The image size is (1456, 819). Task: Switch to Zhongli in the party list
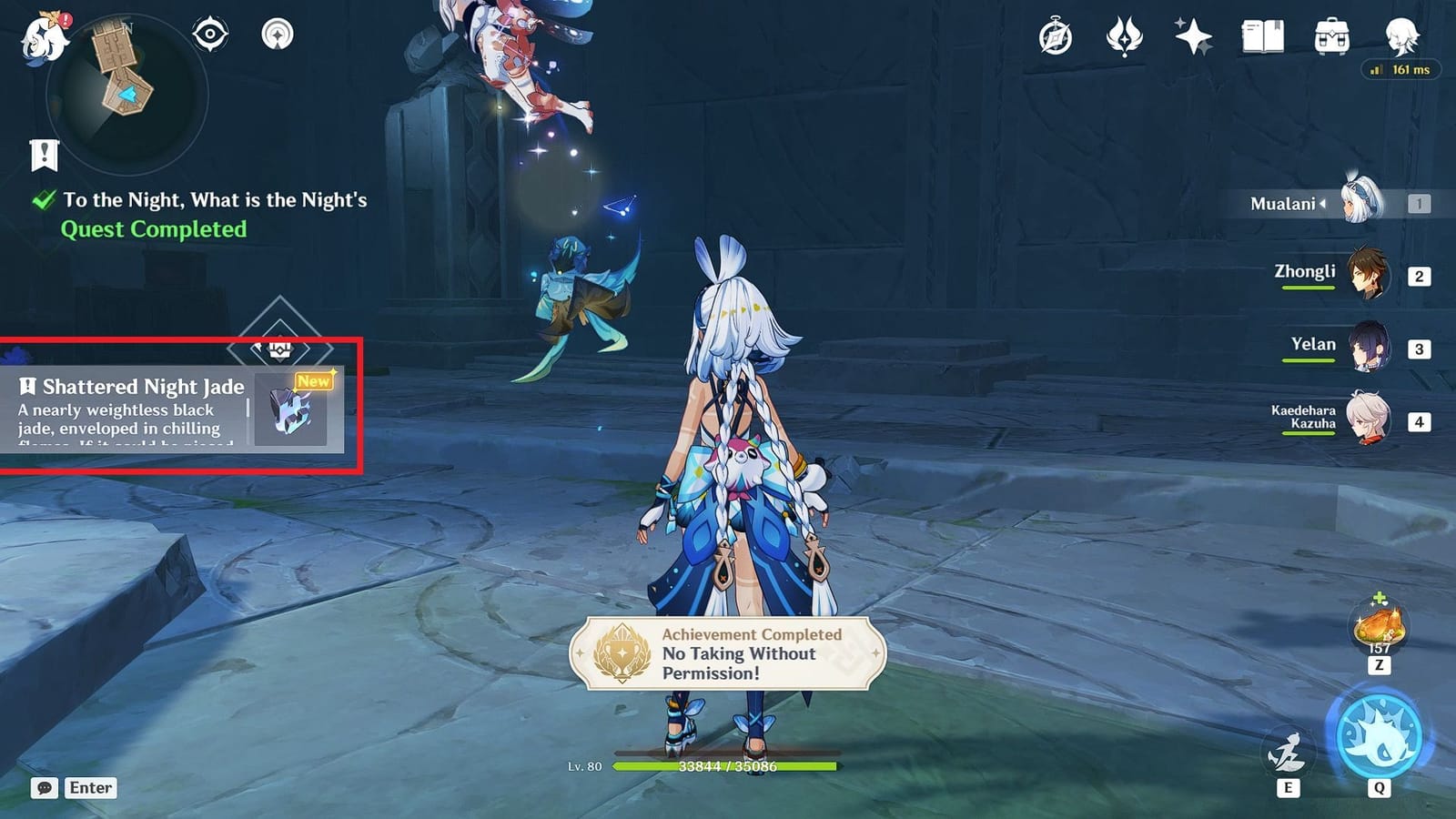point(1370,271)
